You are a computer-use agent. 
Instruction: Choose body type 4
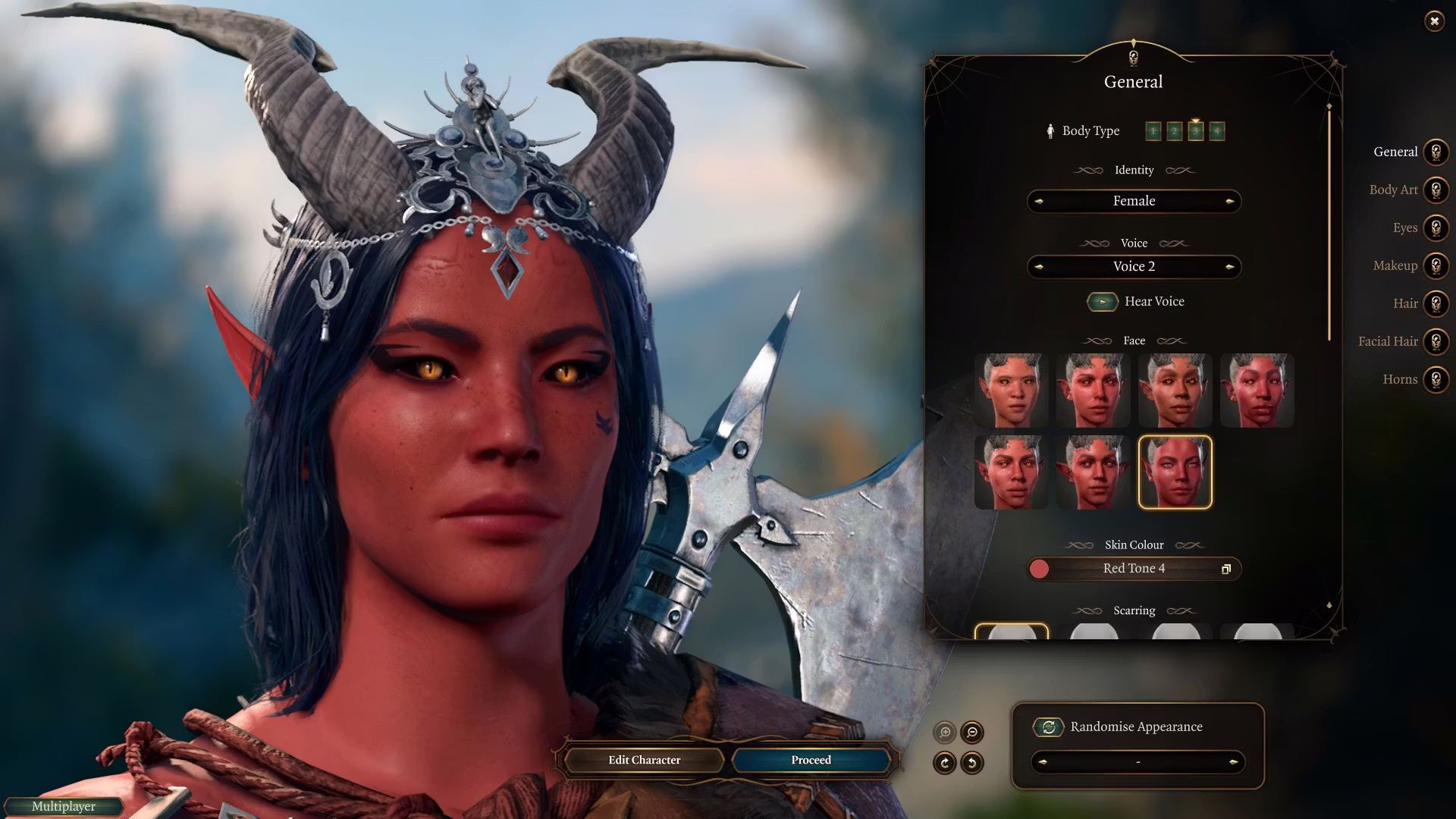(1216, 131)
